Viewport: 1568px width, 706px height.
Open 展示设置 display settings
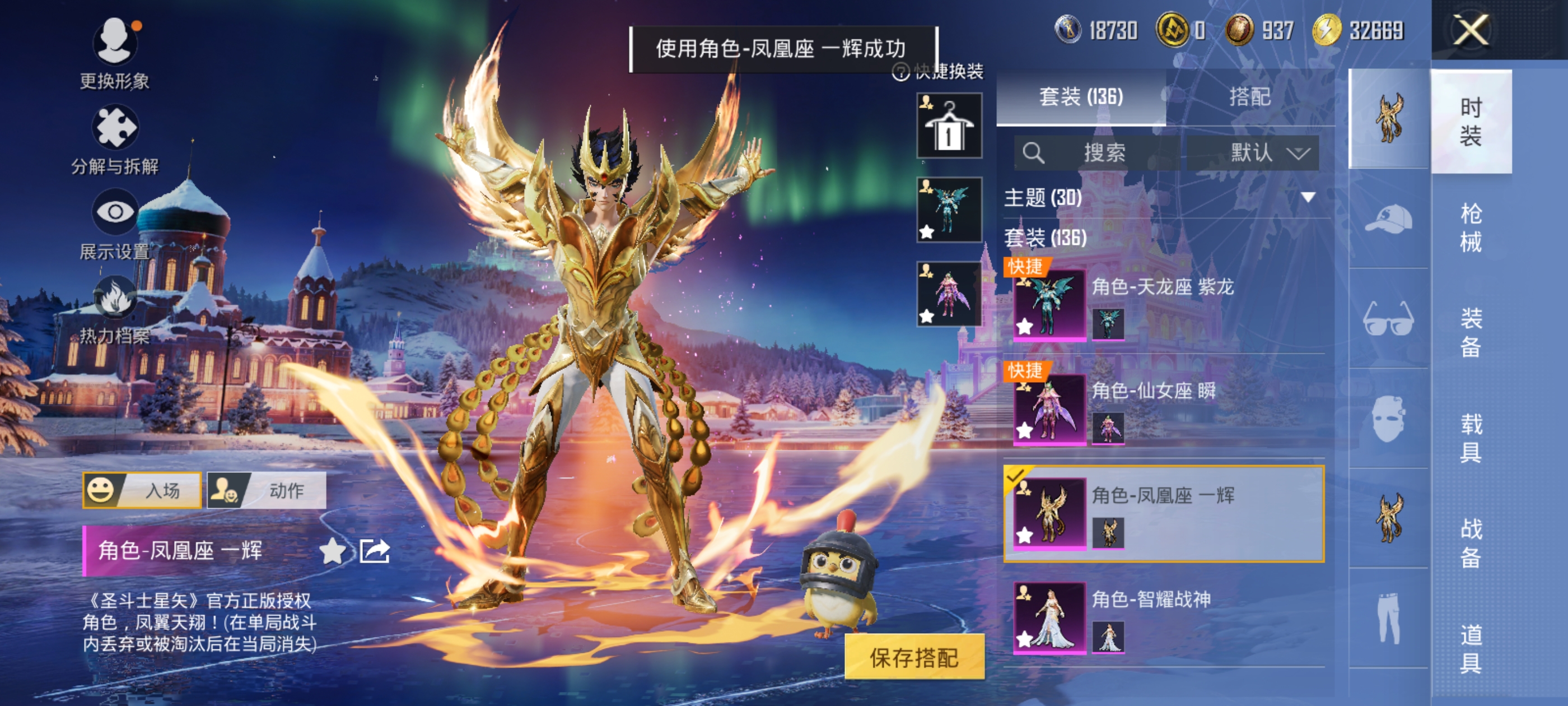(x=114, y=212)
